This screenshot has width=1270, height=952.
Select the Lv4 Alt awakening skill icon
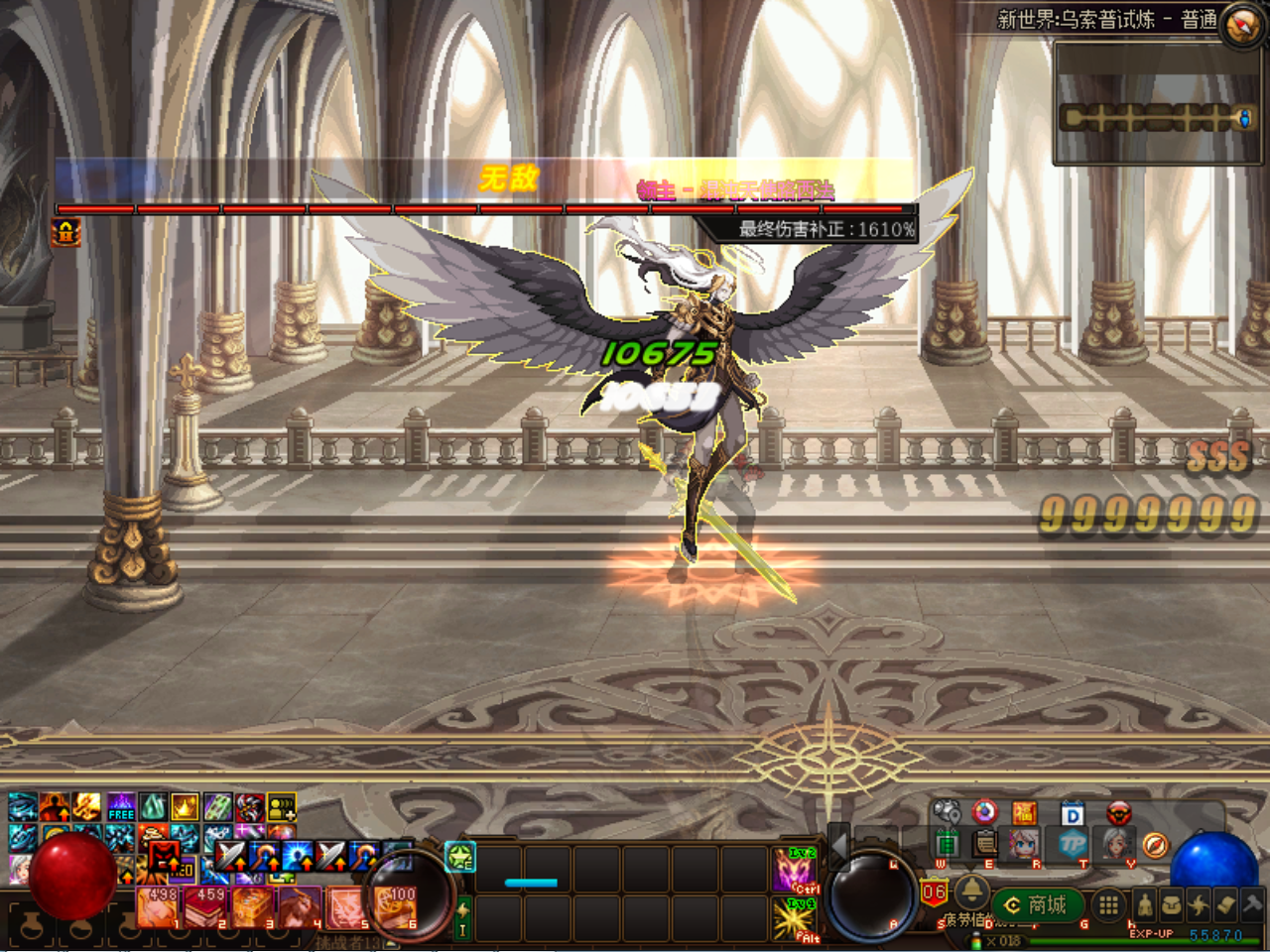click(x=792, y=916)
